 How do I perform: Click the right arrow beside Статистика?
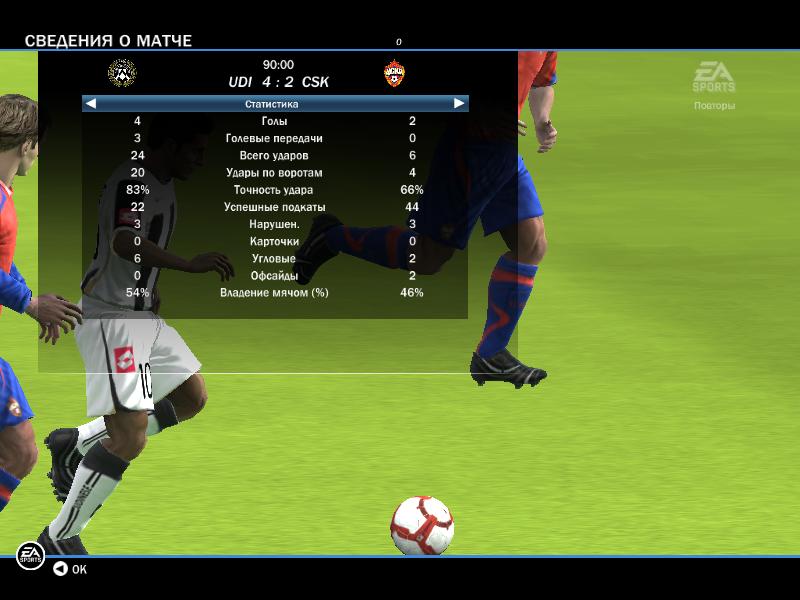coord(459,103)
